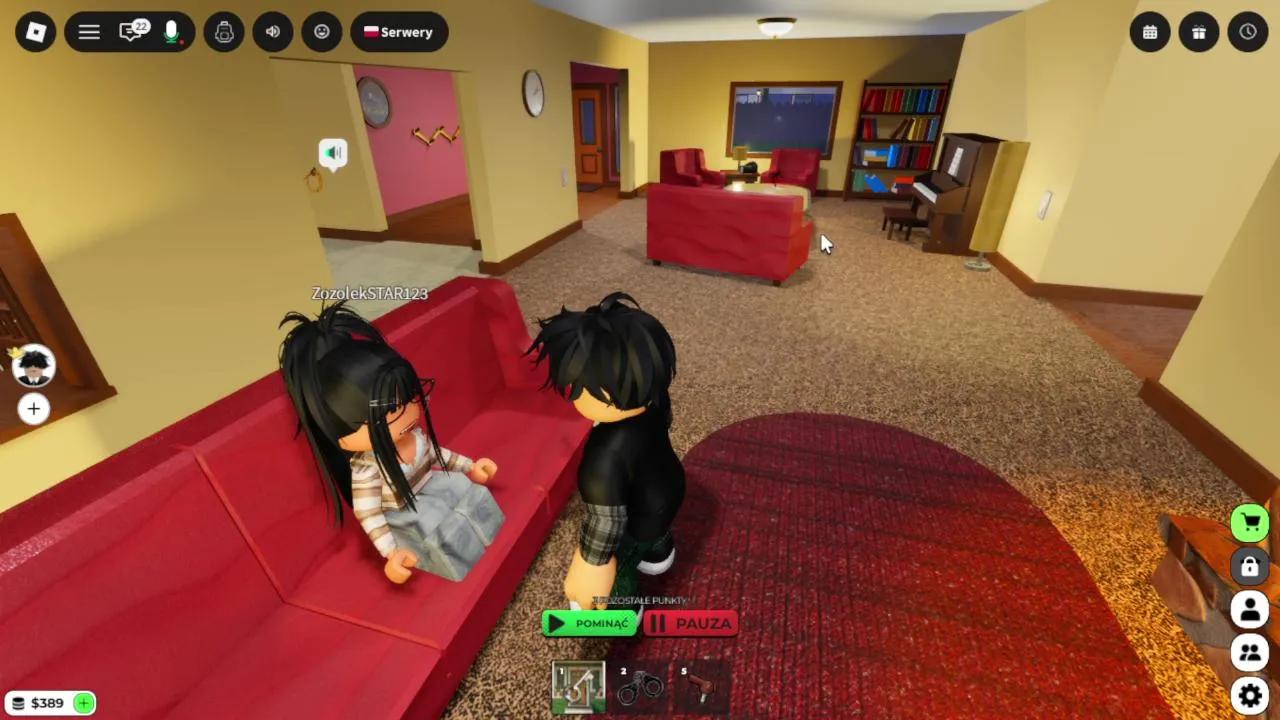Image resolution: width=1280 pixels, height=720 pixels.
Task: Select the handcuffs in hotbar slot 2
Action: click(x=641, y=685)
